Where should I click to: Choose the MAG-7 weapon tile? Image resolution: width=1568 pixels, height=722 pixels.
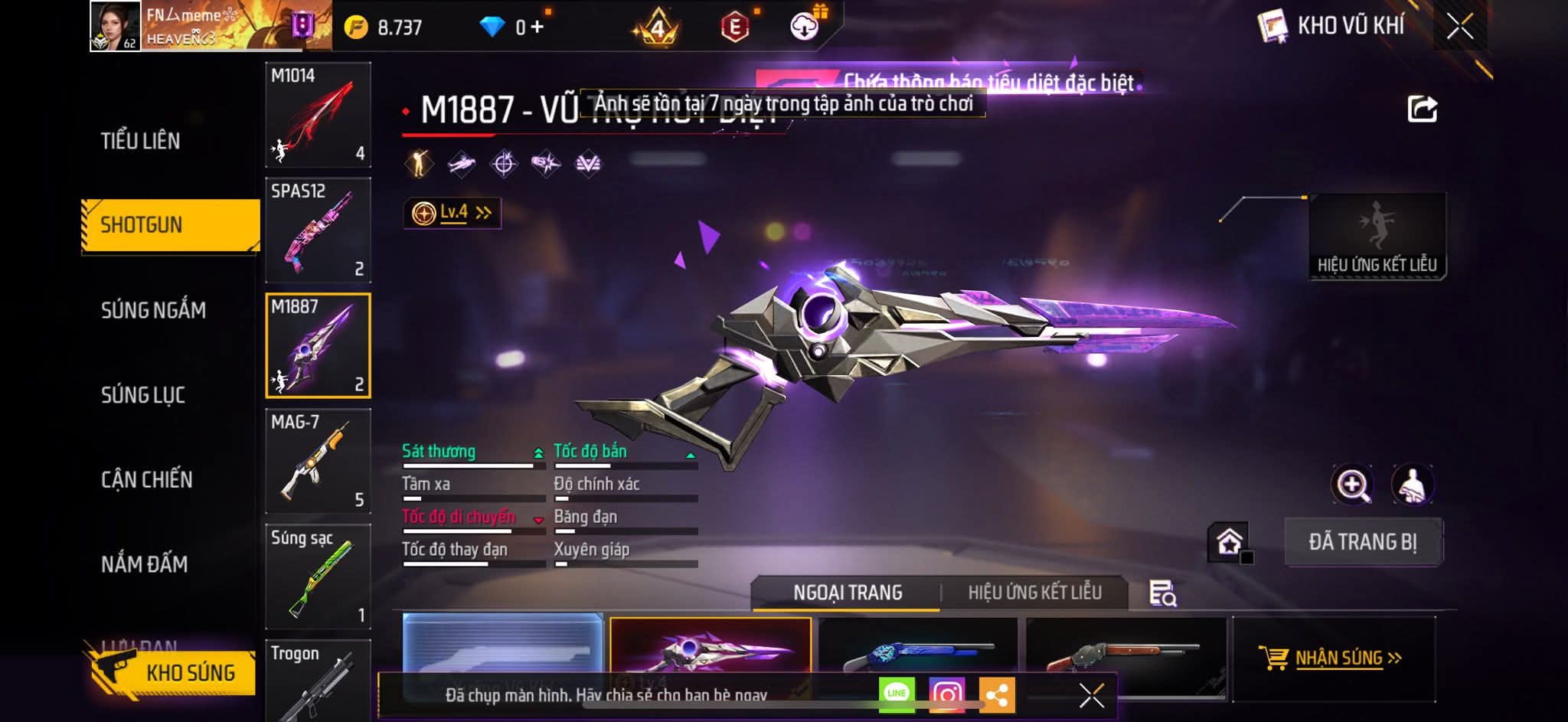click(x=318, y=461)
